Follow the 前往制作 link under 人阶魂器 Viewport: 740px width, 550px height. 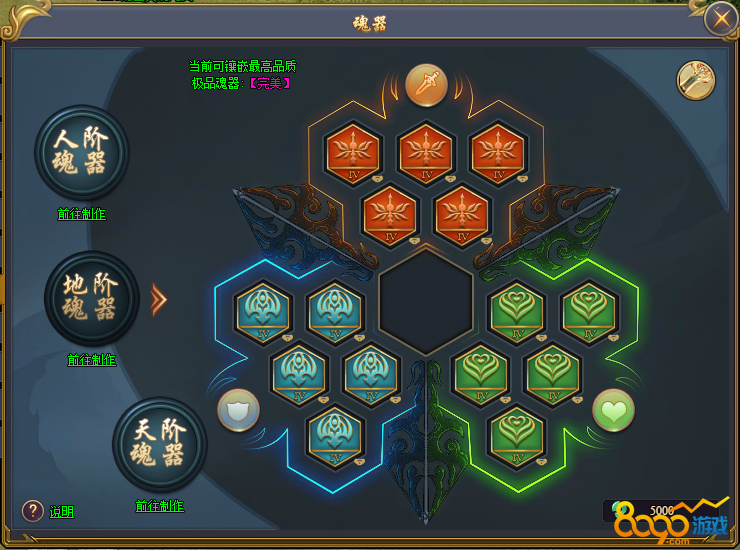tap(81, 214)
